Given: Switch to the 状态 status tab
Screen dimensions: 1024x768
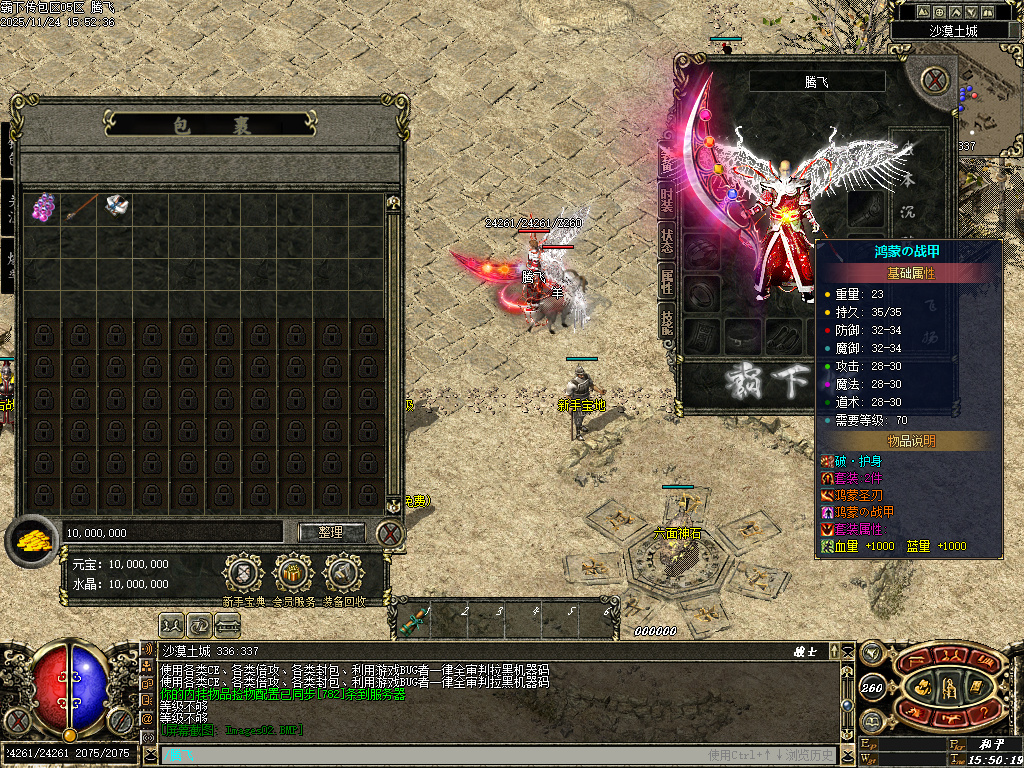Looking at the screenshot, I should point(666,239).
